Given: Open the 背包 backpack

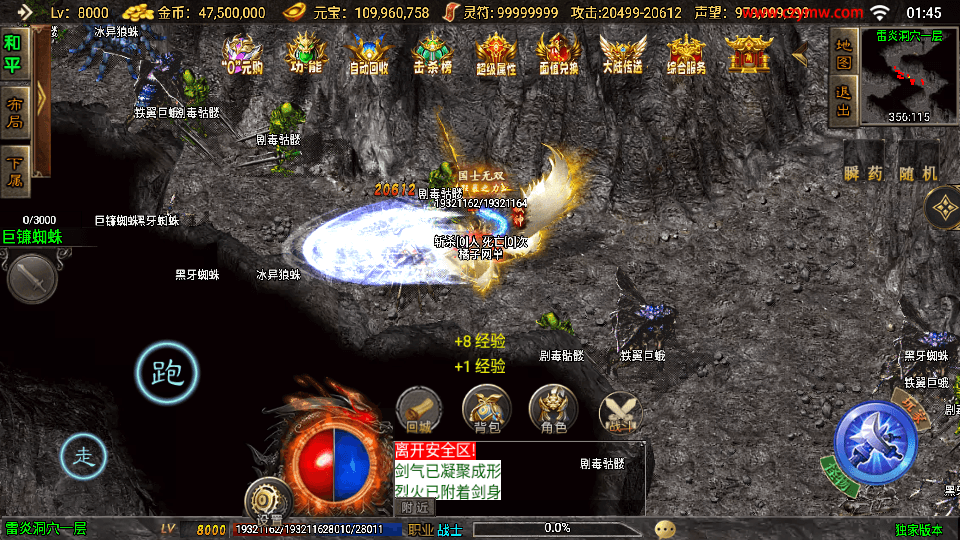Looking at the screenshot, I should click(x=486, y=409).
